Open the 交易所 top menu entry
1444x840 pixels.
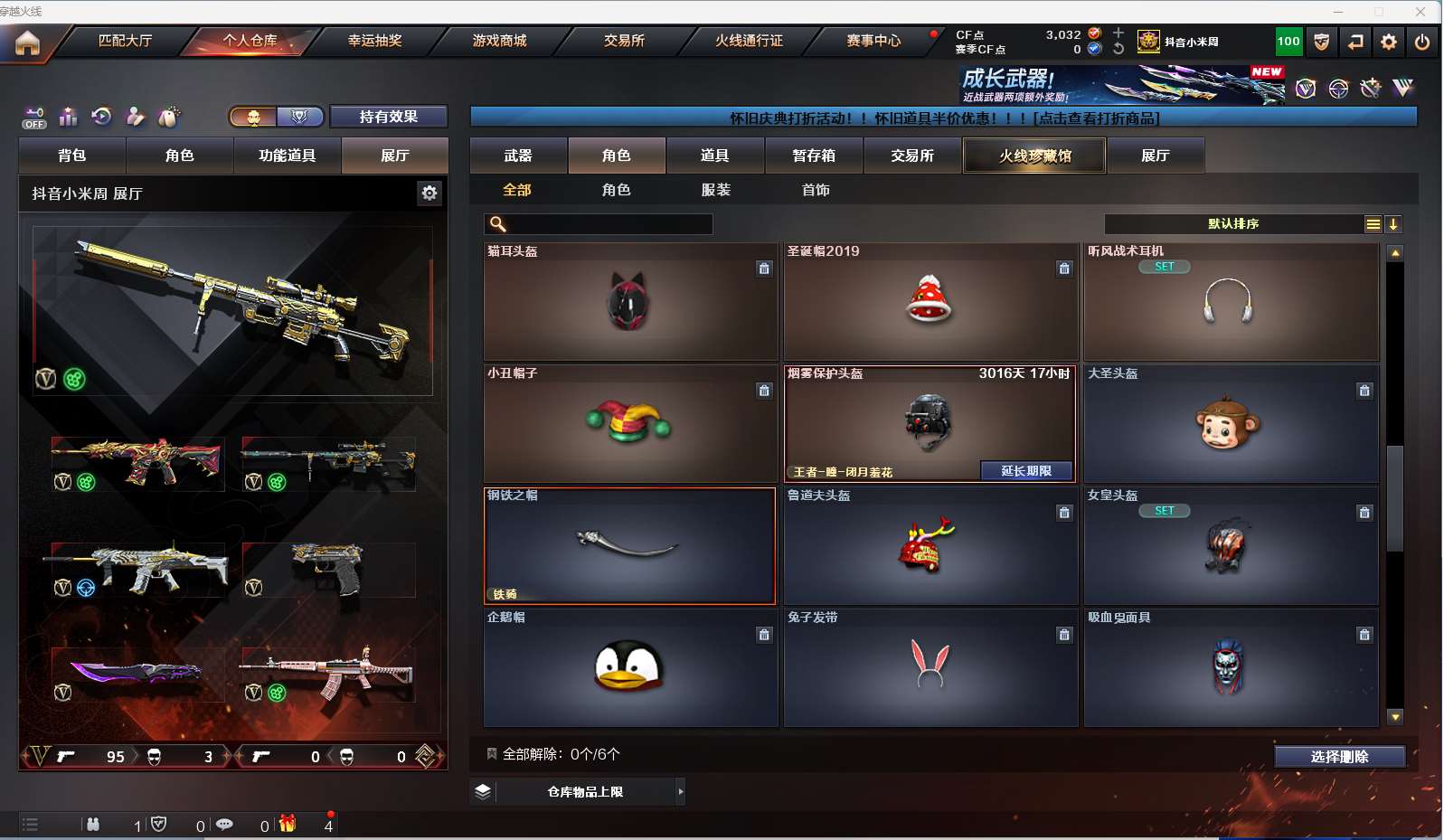[x=624, y=41]
